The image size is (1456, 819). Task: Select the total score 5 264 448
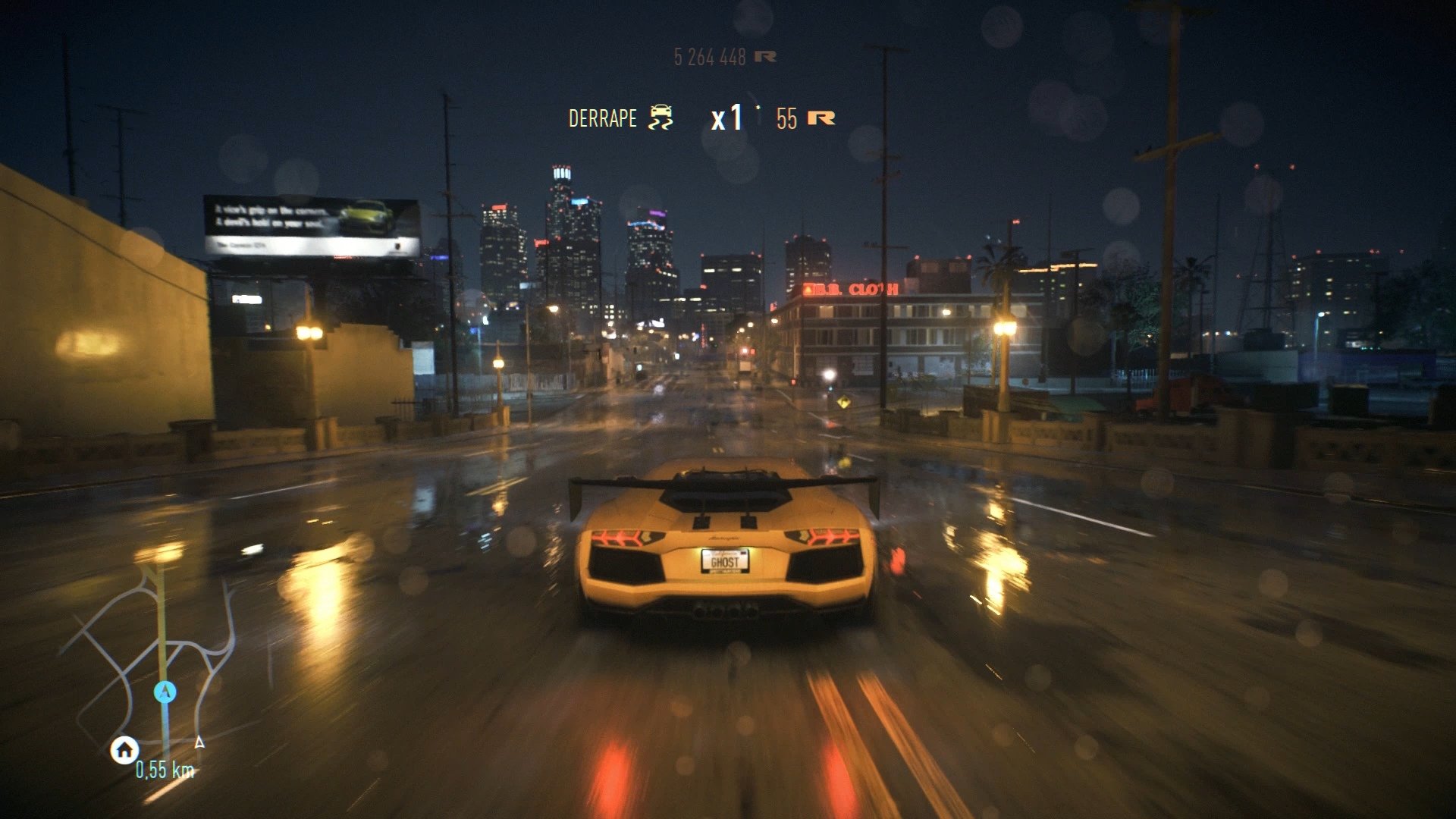pos(711,55)
